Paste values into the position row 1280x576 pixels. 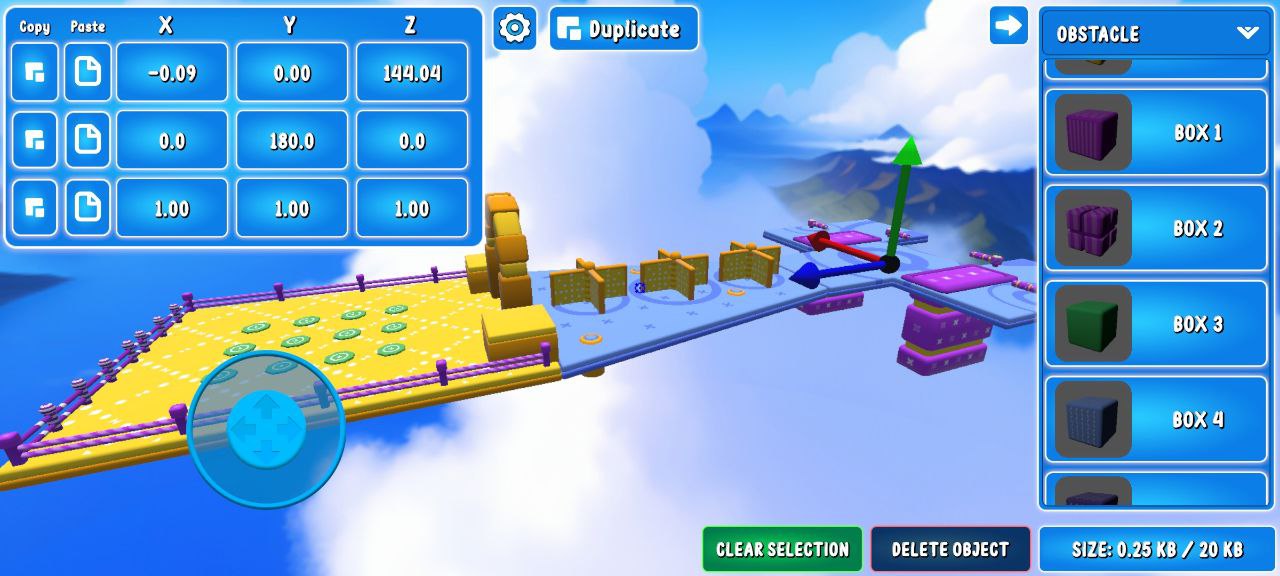(x=88, y=73)
